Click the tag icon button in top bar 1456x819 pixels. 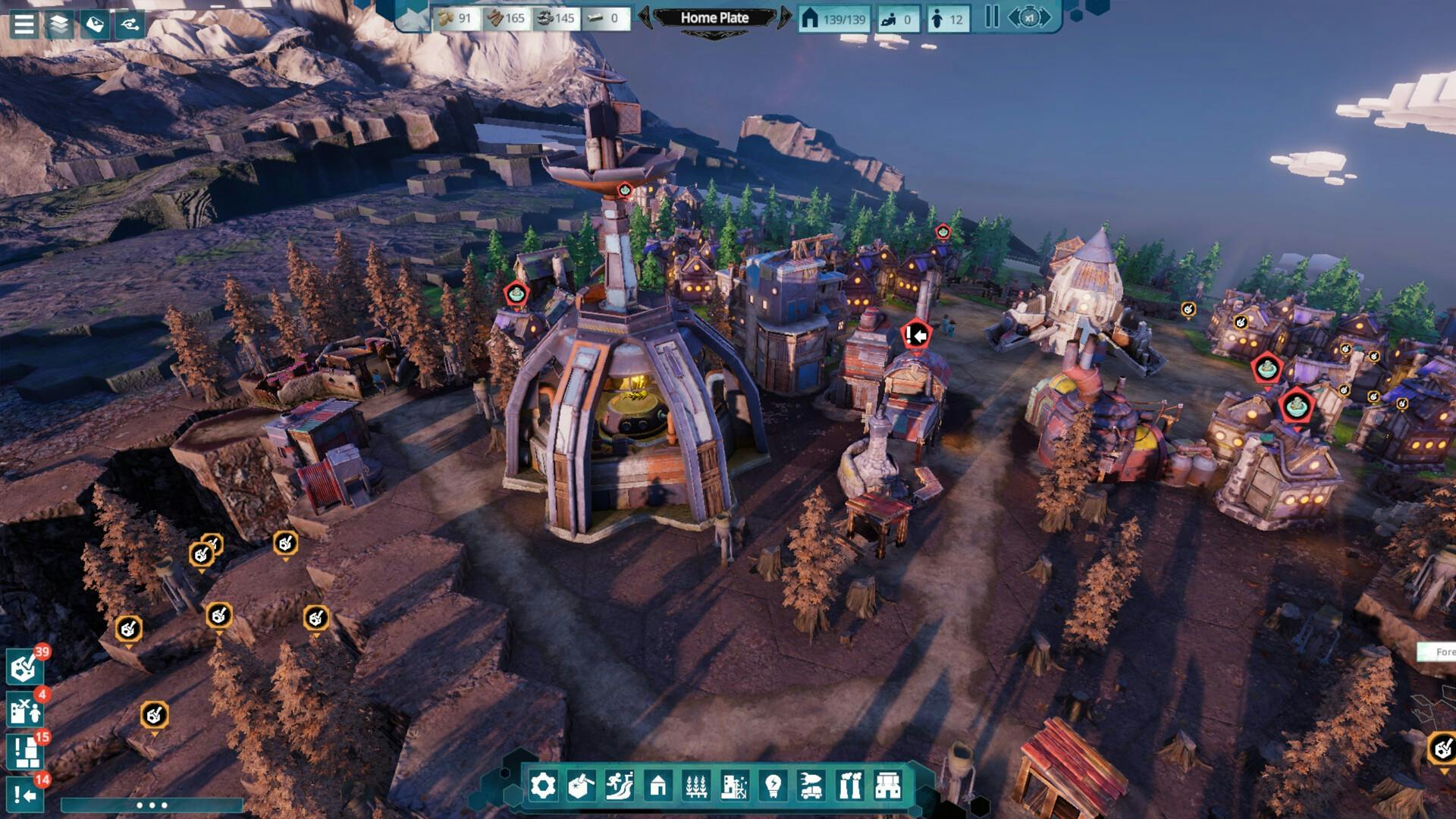tap(95, 24)
